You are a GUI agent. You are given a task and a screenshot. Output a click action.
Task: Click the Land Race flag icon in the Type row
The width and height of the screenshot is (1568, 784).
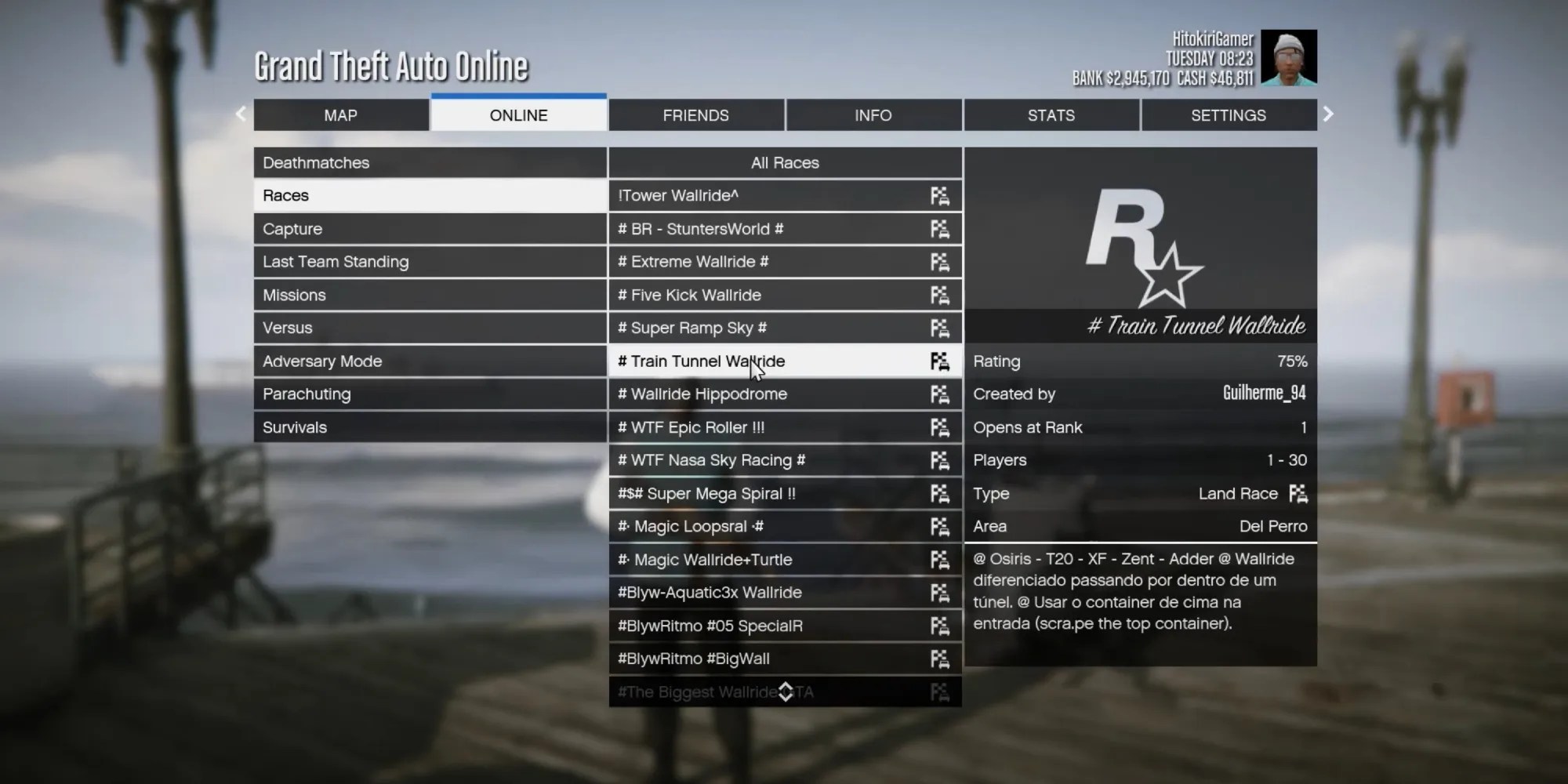click(x=1298, y=494)
